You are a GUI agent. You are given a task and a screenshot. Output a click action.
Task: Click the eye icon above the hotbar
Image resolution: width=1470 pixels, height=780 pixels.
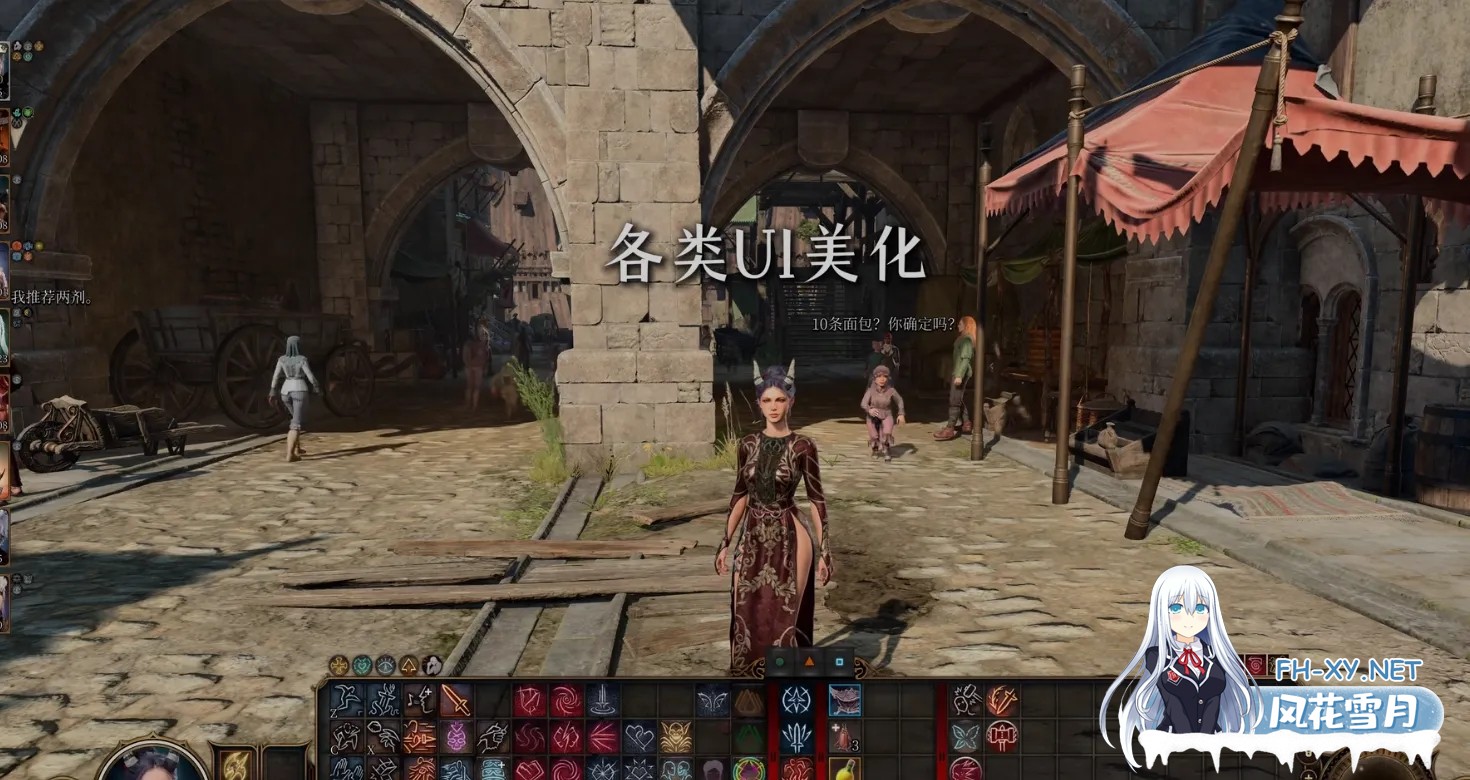pyautogui.click(x=384, y=664)
